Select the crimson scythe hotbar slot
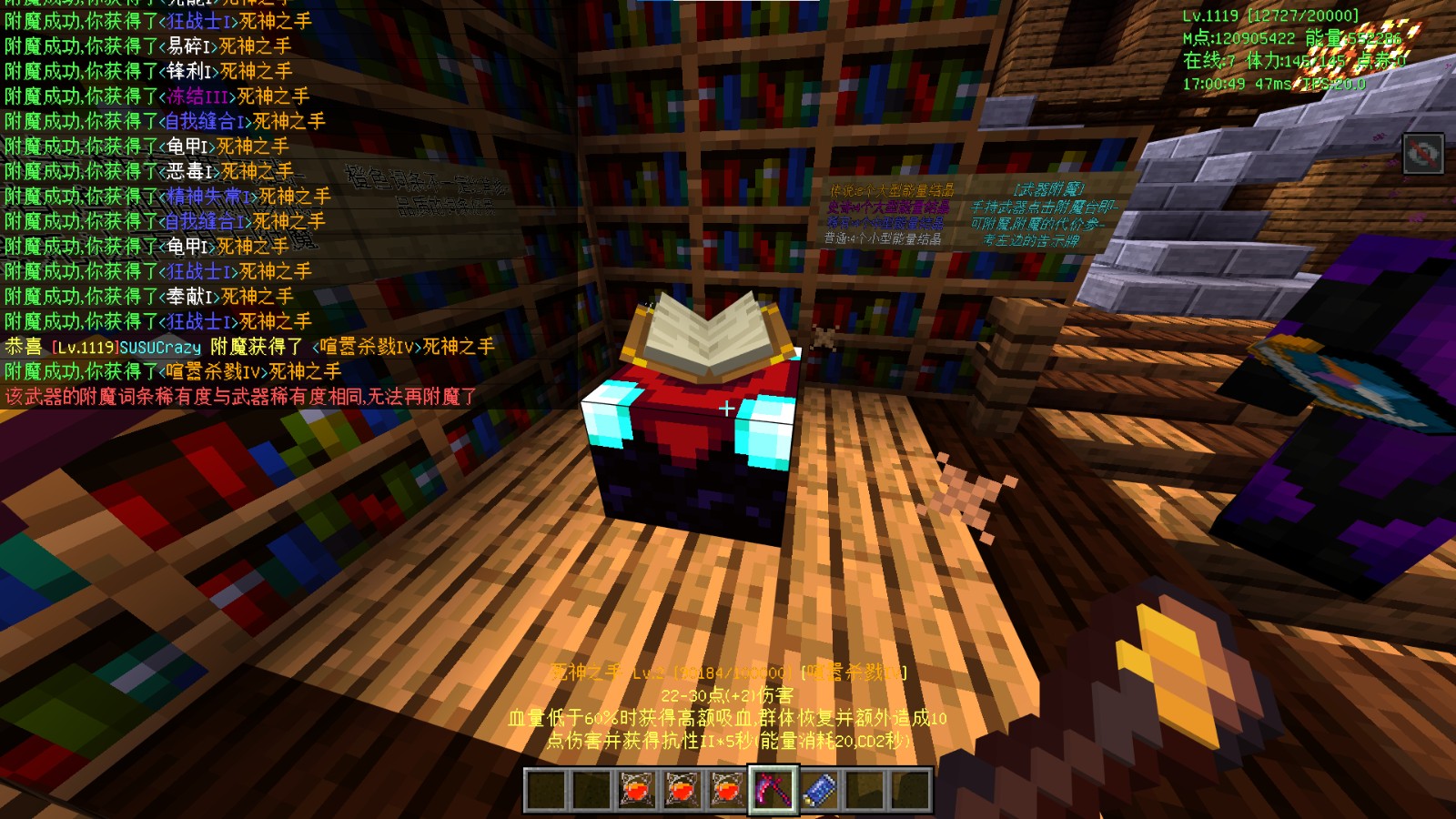The width and height of the screenshot is (1456, 819). 773,789
